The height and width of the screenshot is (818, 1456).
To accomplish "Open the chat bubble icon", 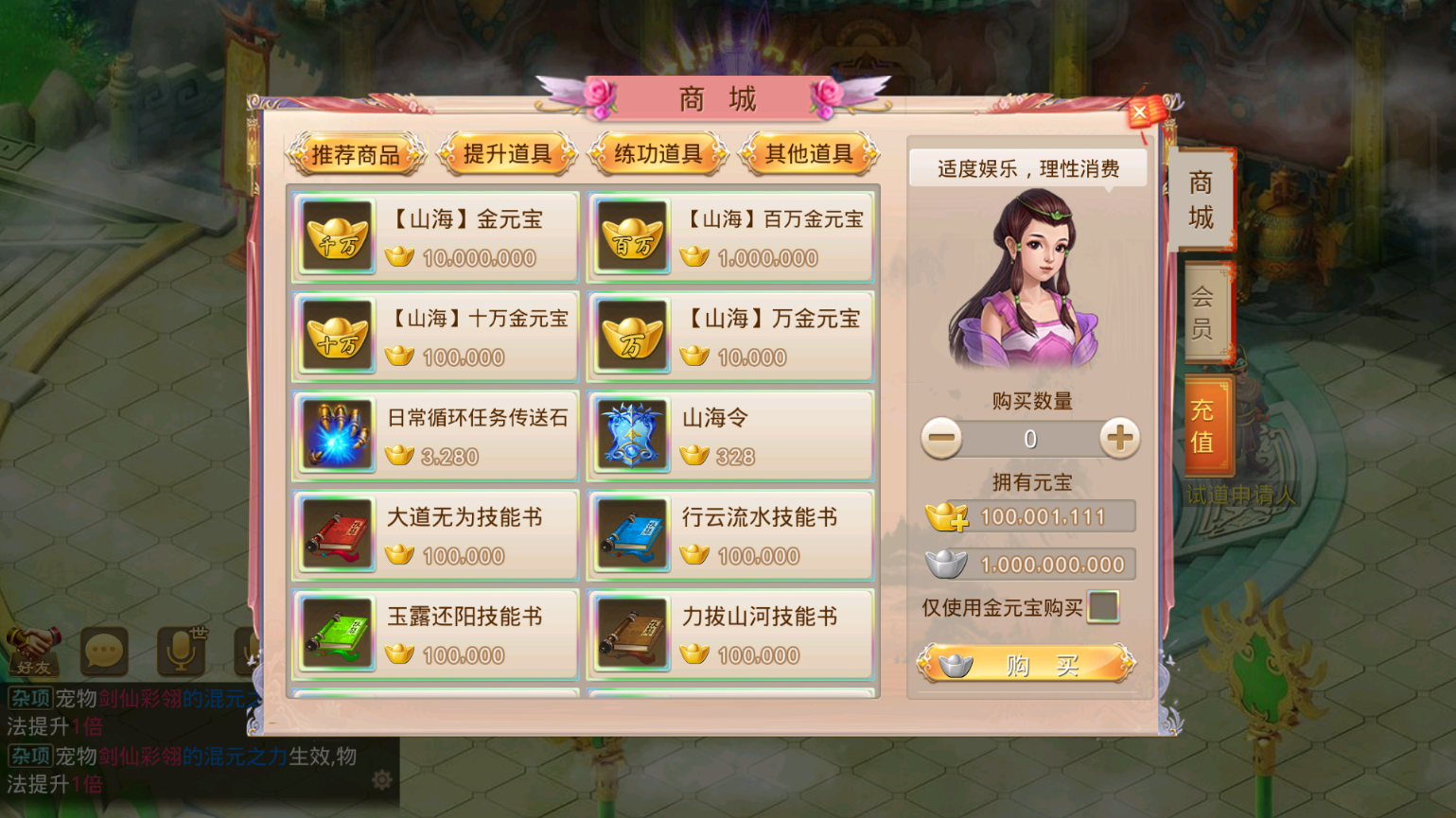I will click(x=104, y=652).
